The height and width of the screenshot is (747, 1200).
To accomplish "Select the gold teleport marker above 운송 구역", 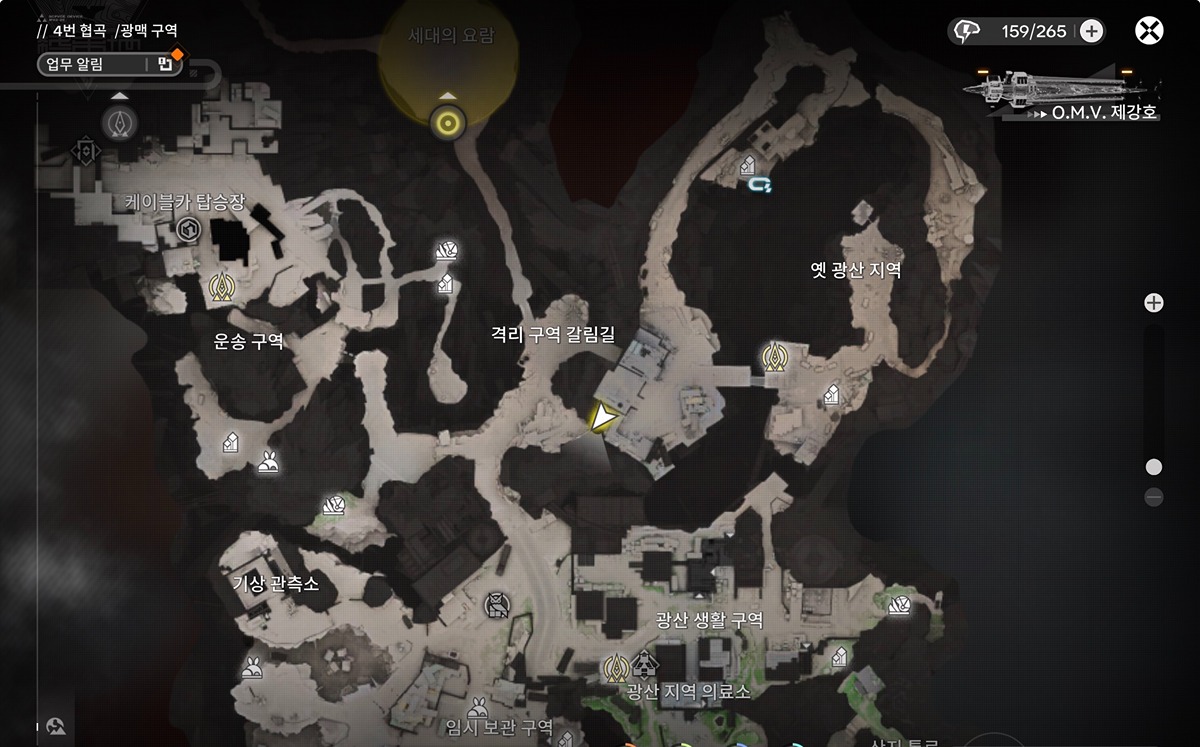I will (221, 289).
